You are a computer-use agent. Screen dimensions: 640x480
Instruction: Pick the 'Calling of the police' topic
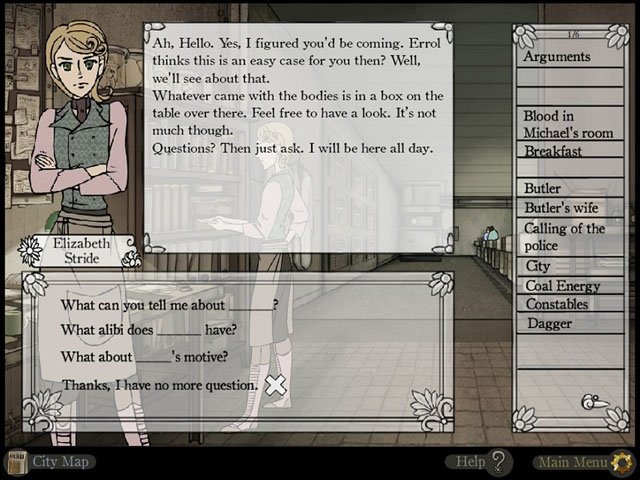[564, 236]
